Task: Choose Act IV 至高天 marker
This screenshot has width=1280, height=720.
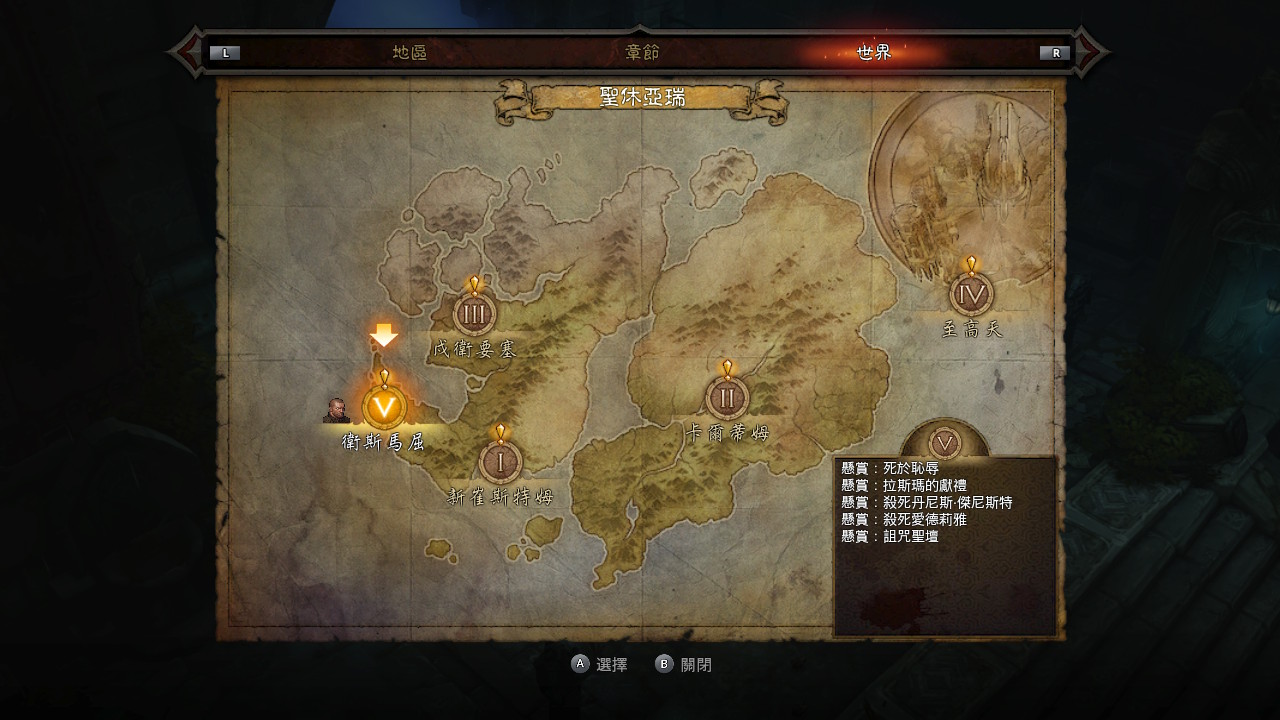Action: tap(970, 294)
